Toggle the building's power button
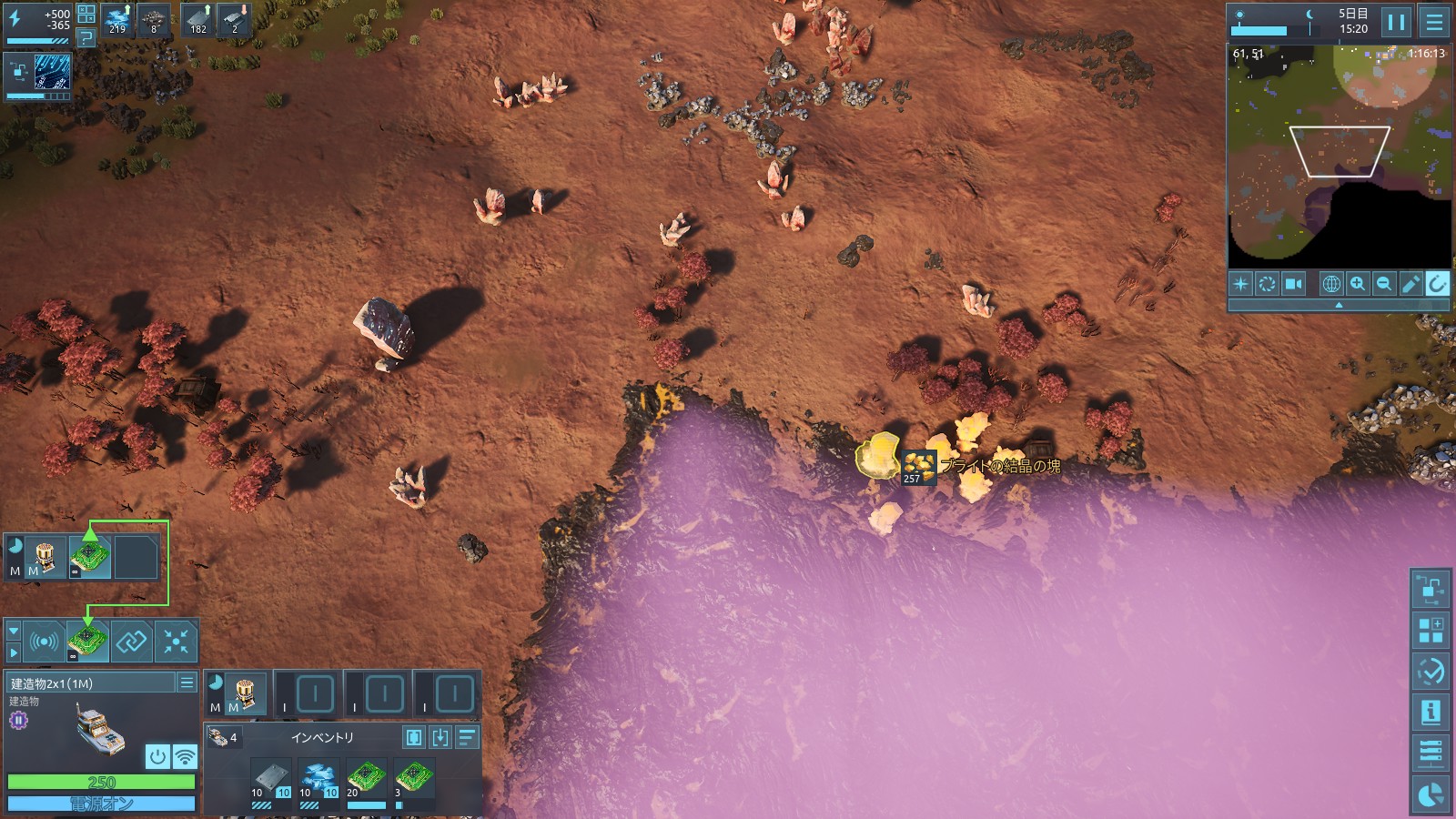This screenshot has width=1456, height=819. (x=157, y=756)
